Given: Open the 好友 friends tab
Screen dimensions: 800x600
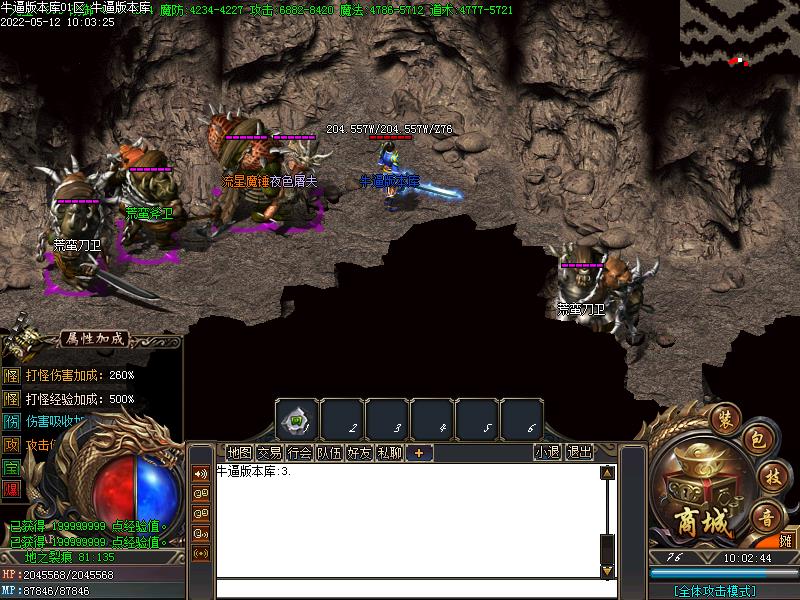Looking at the screenshot, I should pos(359,452).
